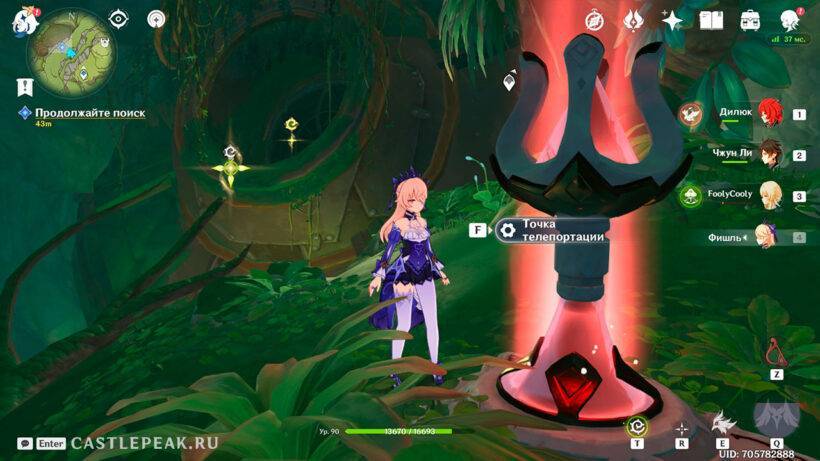The image size is (820, 461).
Task: Click the chat speech bubble icon
Action: pos(24,443)
